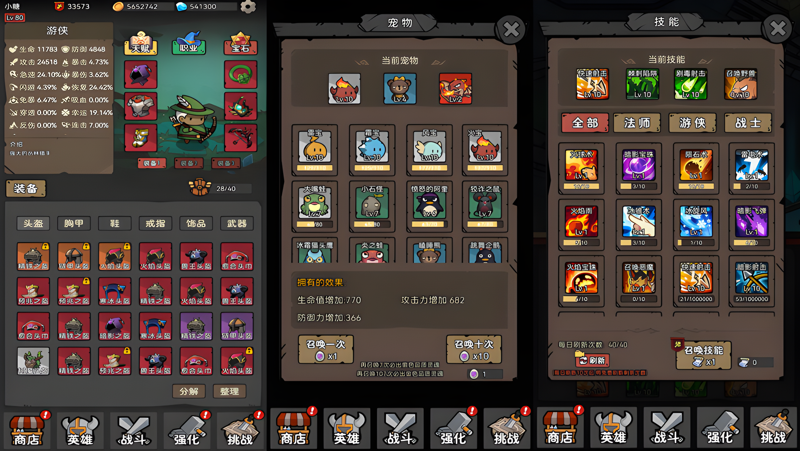The image size is (800, 451).
Task: Show the 胸甲 chest armor category
Action: pos(74,224)
